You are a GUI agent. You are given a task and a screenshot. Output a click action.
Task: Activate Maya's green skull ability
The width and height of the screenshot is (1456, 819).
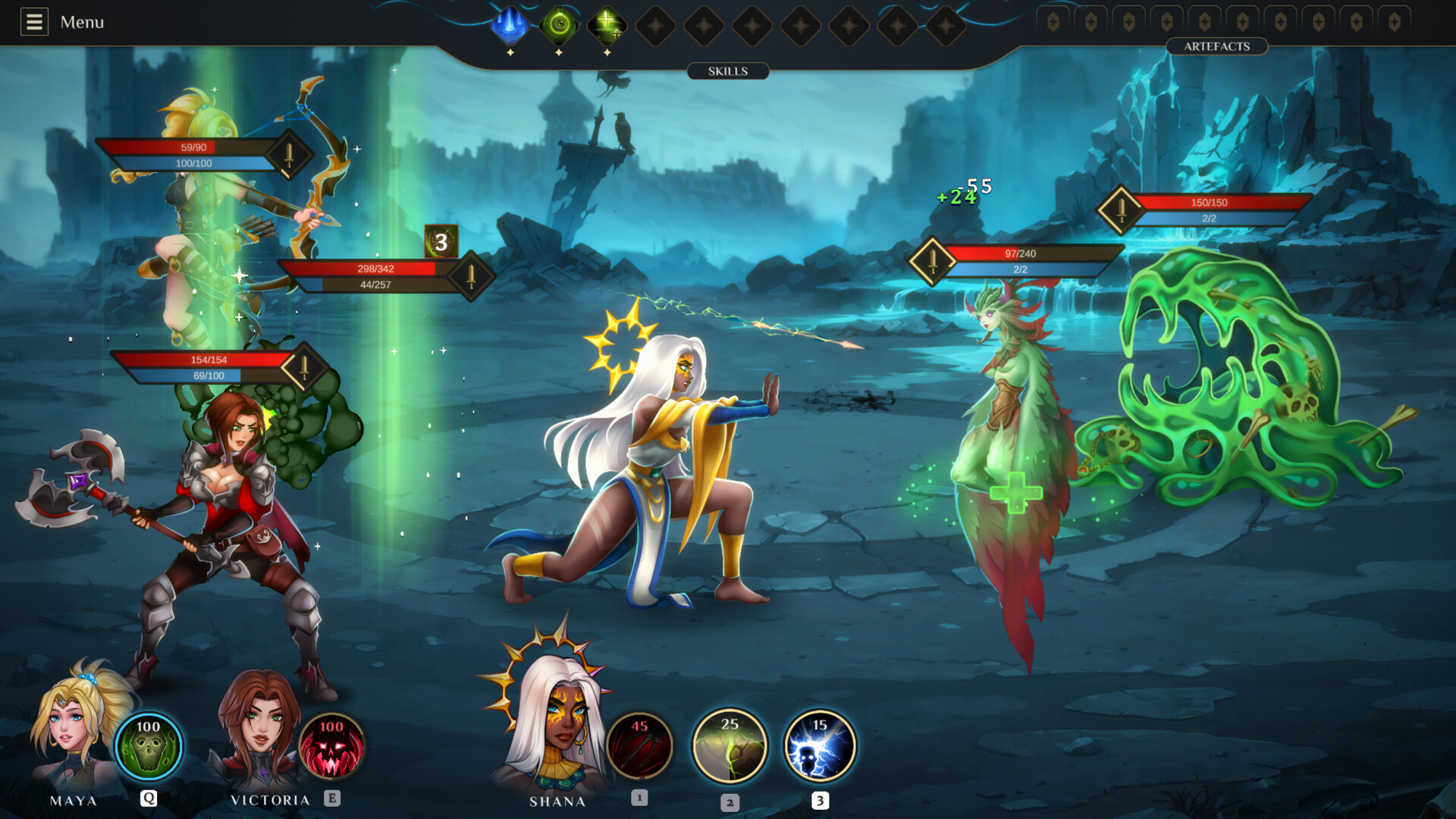[149, 746]
